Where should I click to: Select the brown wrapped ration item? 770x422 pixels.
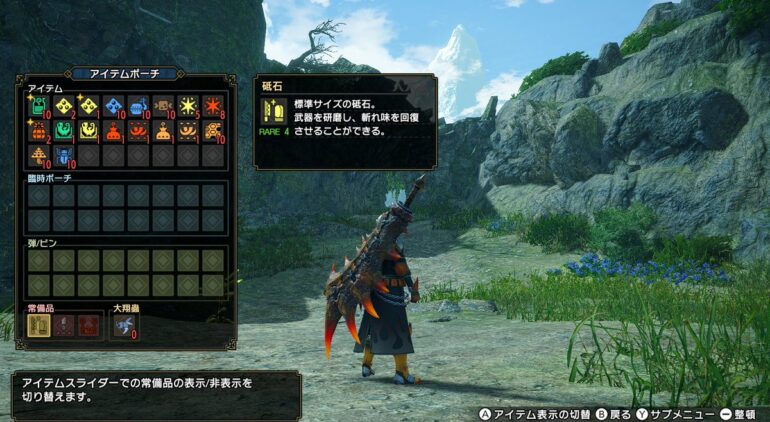(163, 106)
